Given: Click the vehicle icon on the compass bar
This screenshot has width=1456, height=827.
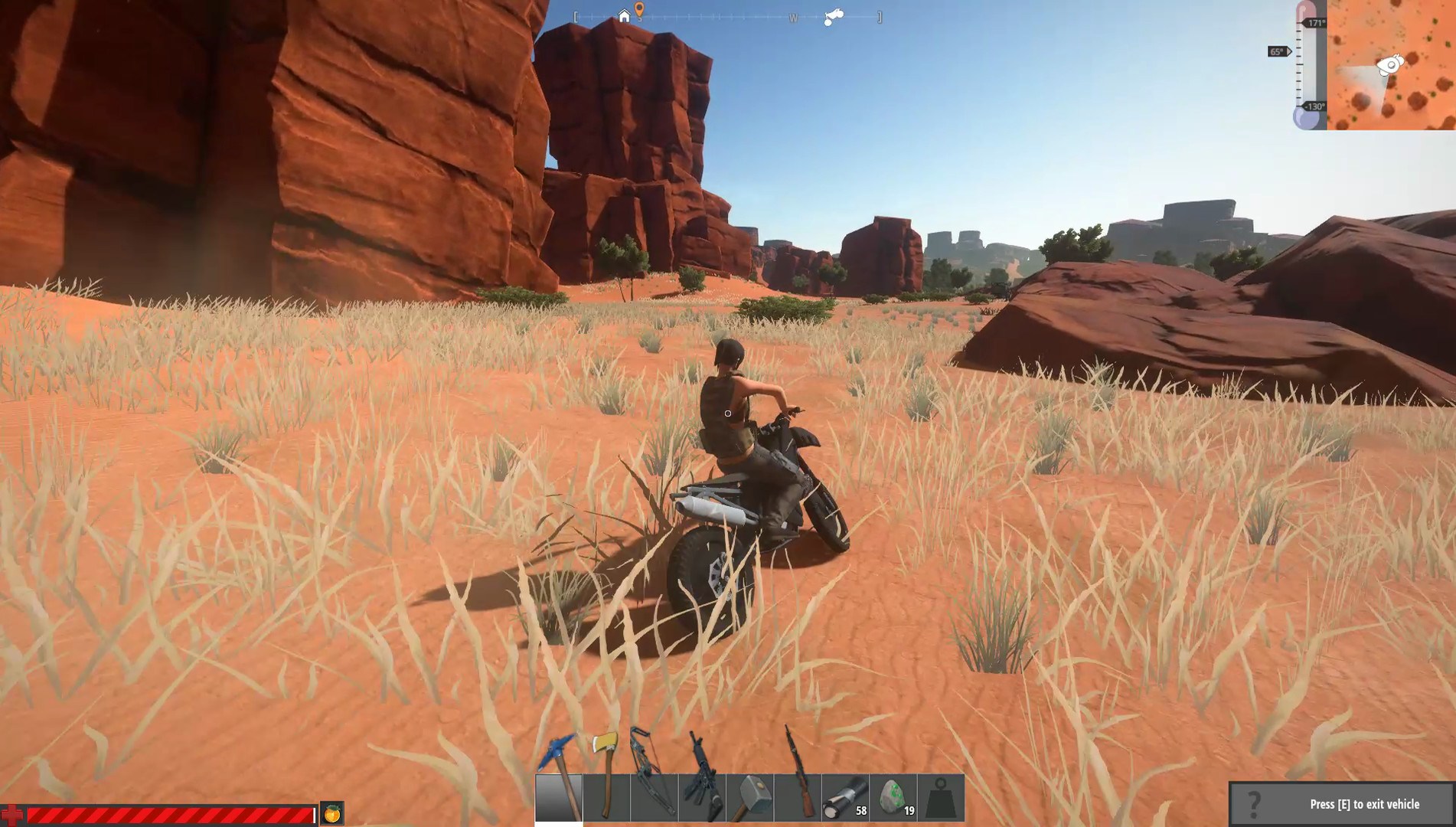Looking at the screenshot, I should point(833,16).
